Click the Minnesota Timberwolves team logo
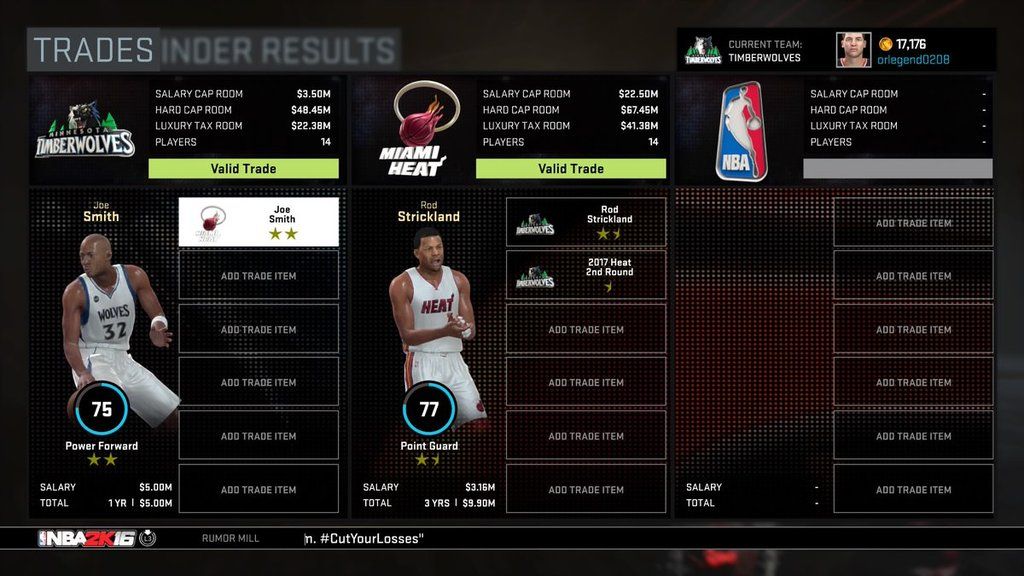 (85, 132)
